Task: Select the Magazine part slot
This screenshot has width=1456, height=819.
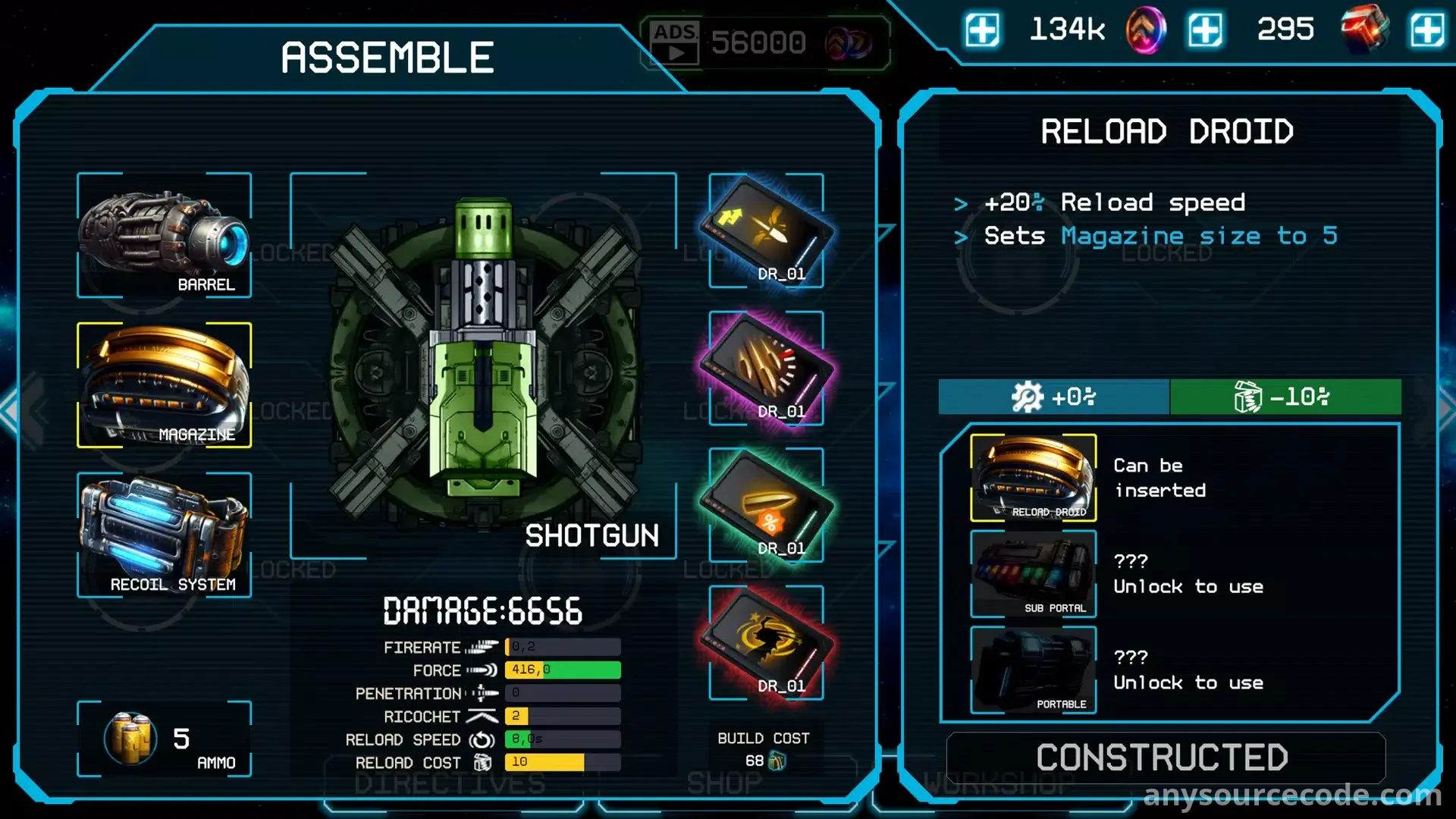Action: [164, 384]
